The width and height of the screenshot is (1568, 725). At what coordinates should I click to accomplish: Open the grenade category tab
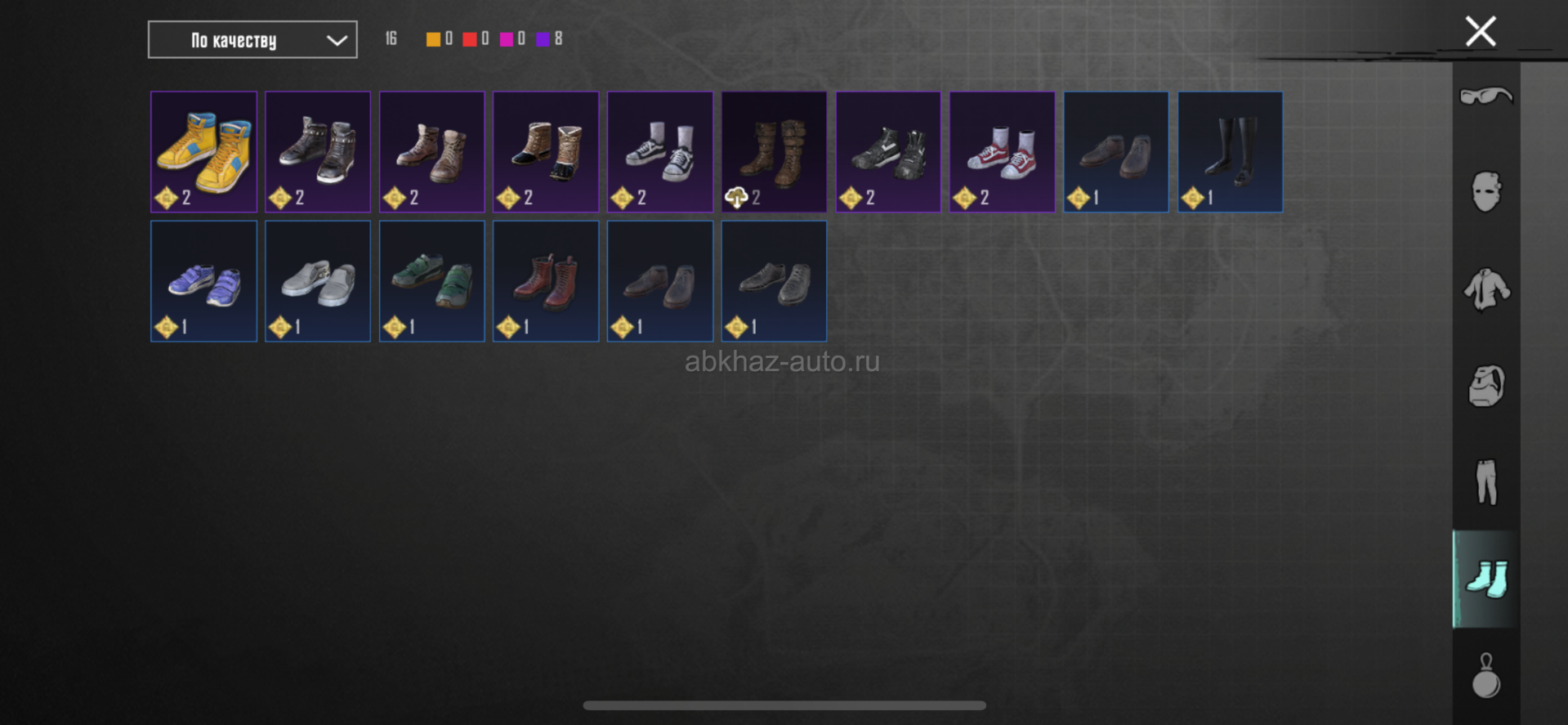coord(1485,675)
